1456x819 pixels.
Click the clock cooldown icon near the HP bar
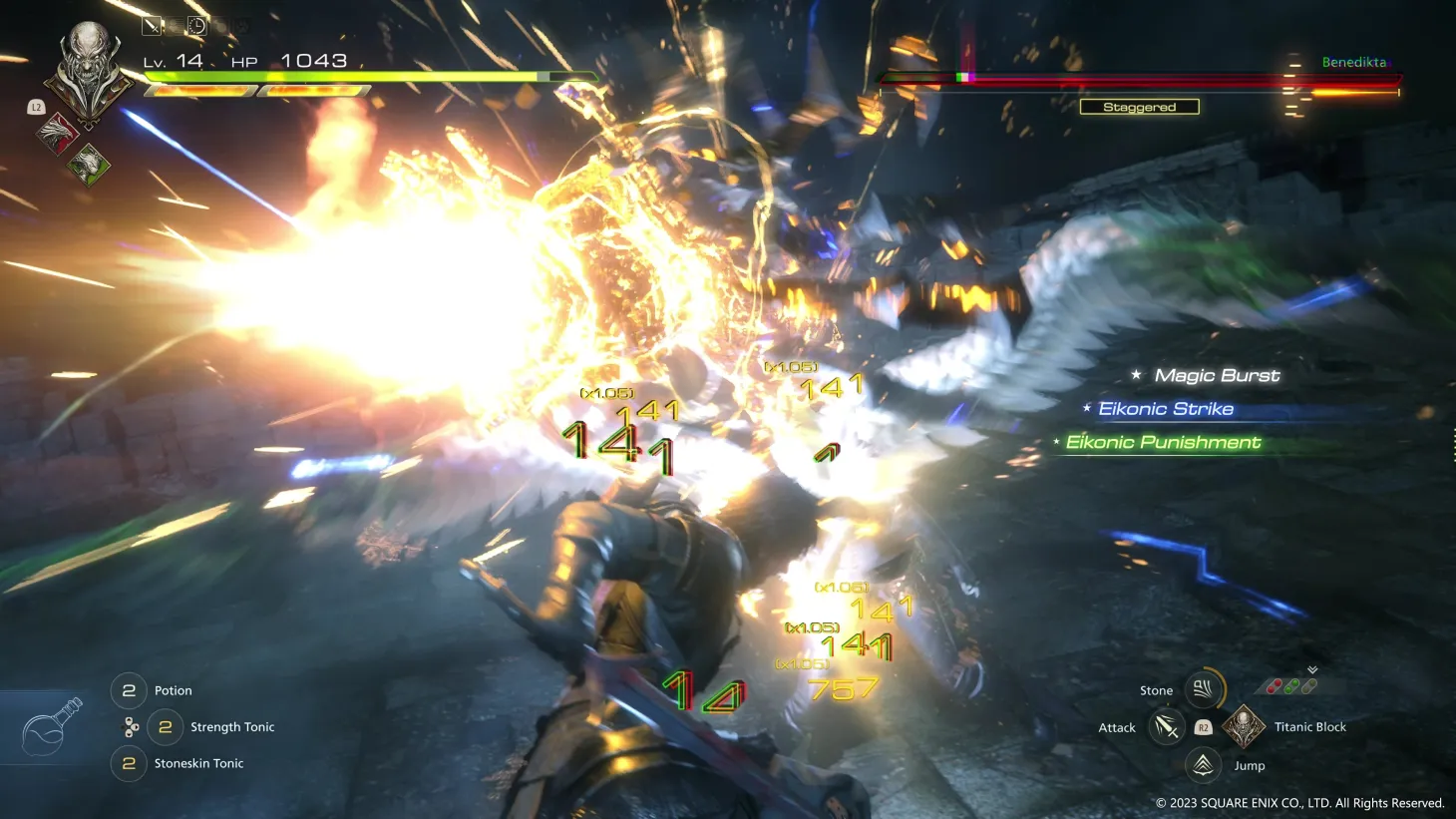(x=198, y=27)
